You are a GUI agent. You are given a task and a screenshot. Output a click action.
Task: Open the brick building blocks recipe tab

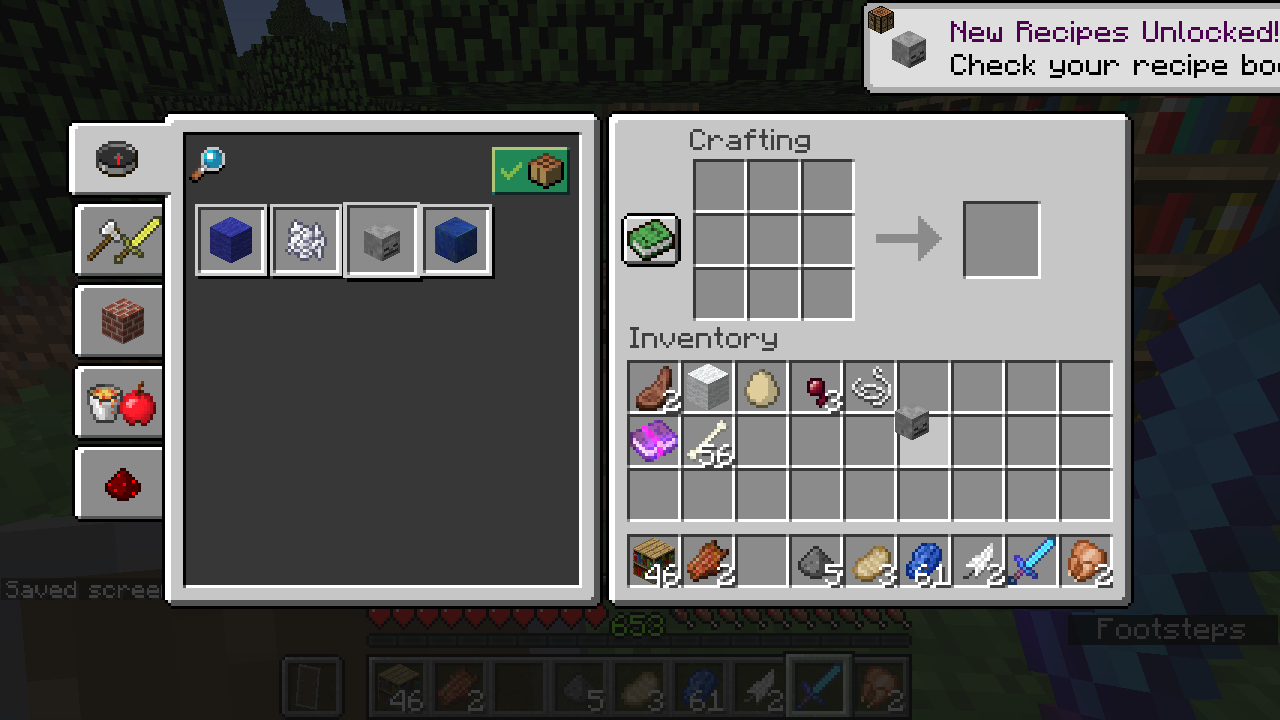tap(122, 321)
